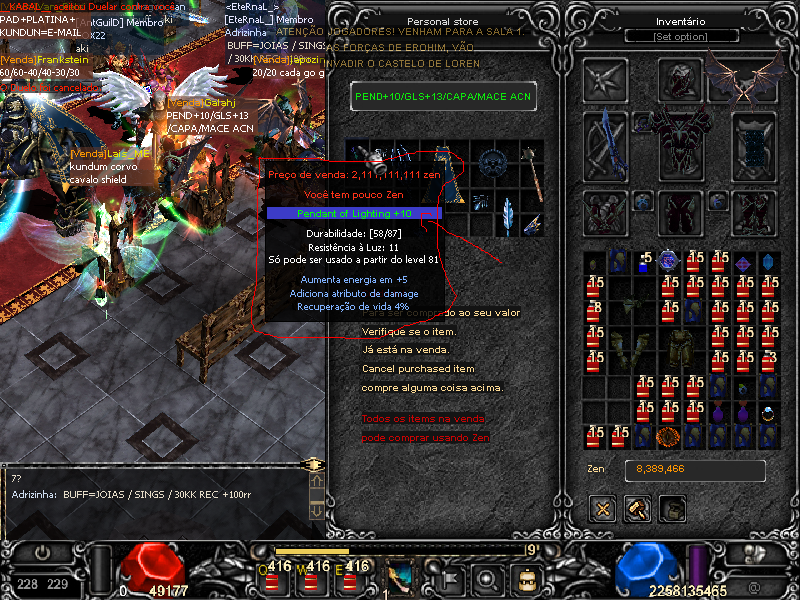Screen dimensions: 800x600
Task: Click the hammer repair button
Action: point(637,509)
